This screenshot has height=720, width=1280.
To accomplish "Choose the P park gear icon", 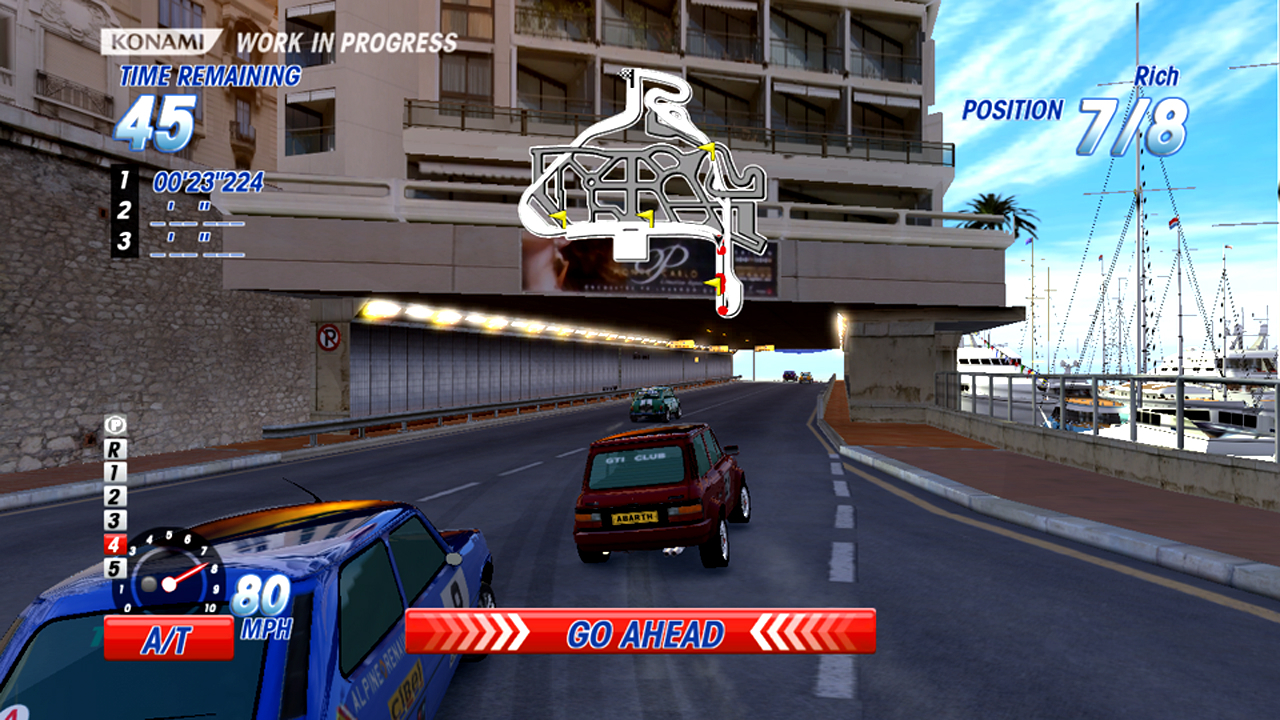I will (x=116, y=425).
